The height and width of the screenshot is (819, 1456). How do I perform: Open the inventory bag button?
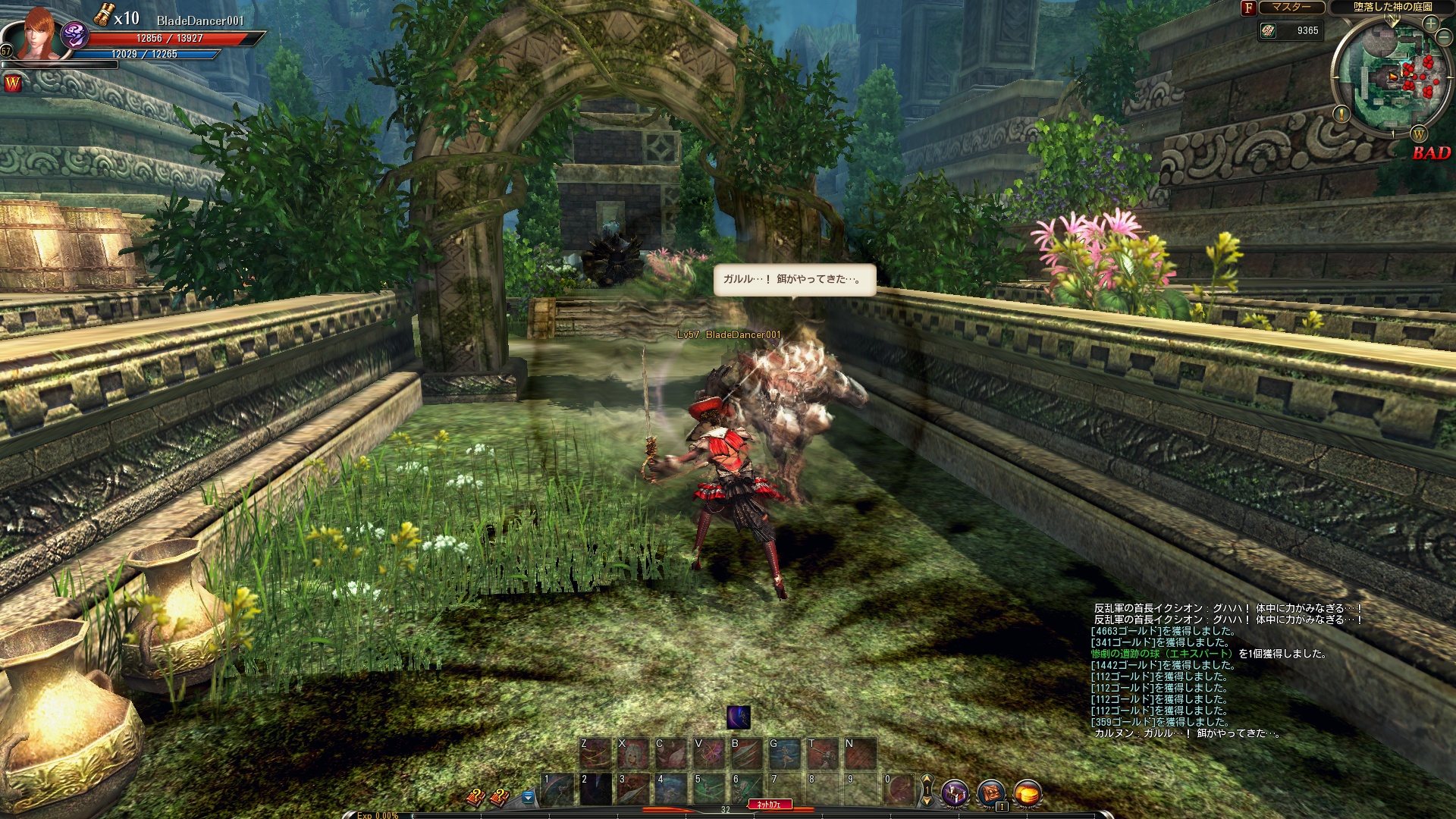click(x=990, y=794)
